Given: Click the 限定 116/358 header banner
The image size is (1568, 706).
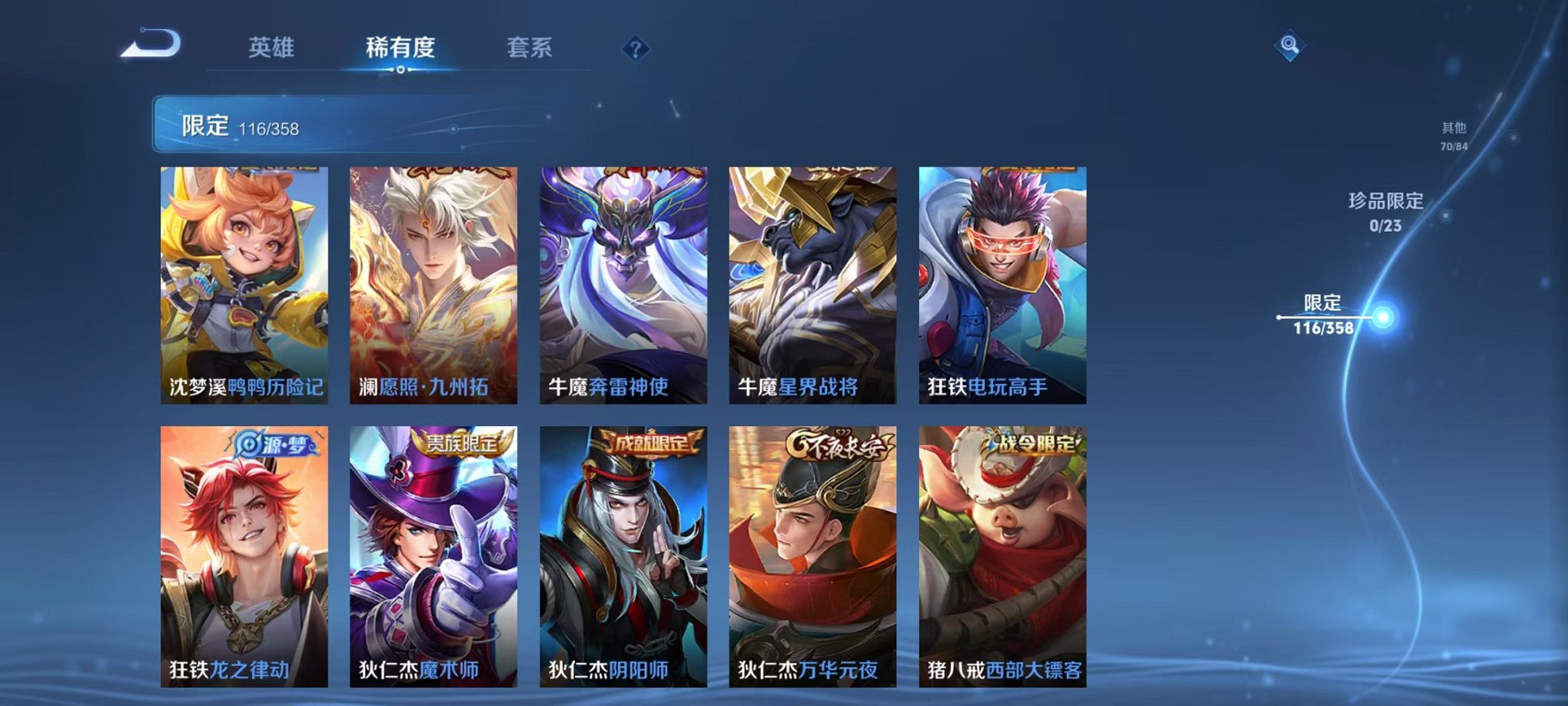Looking at the screenshot, I should click(307, 123).
